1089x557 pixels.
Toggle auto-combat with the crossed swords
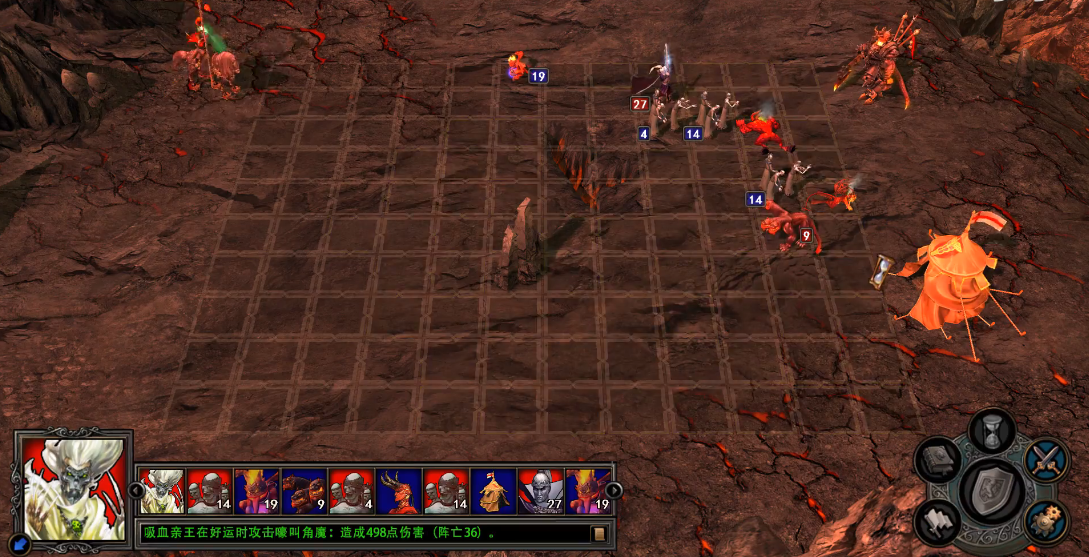coord(1046,459)
